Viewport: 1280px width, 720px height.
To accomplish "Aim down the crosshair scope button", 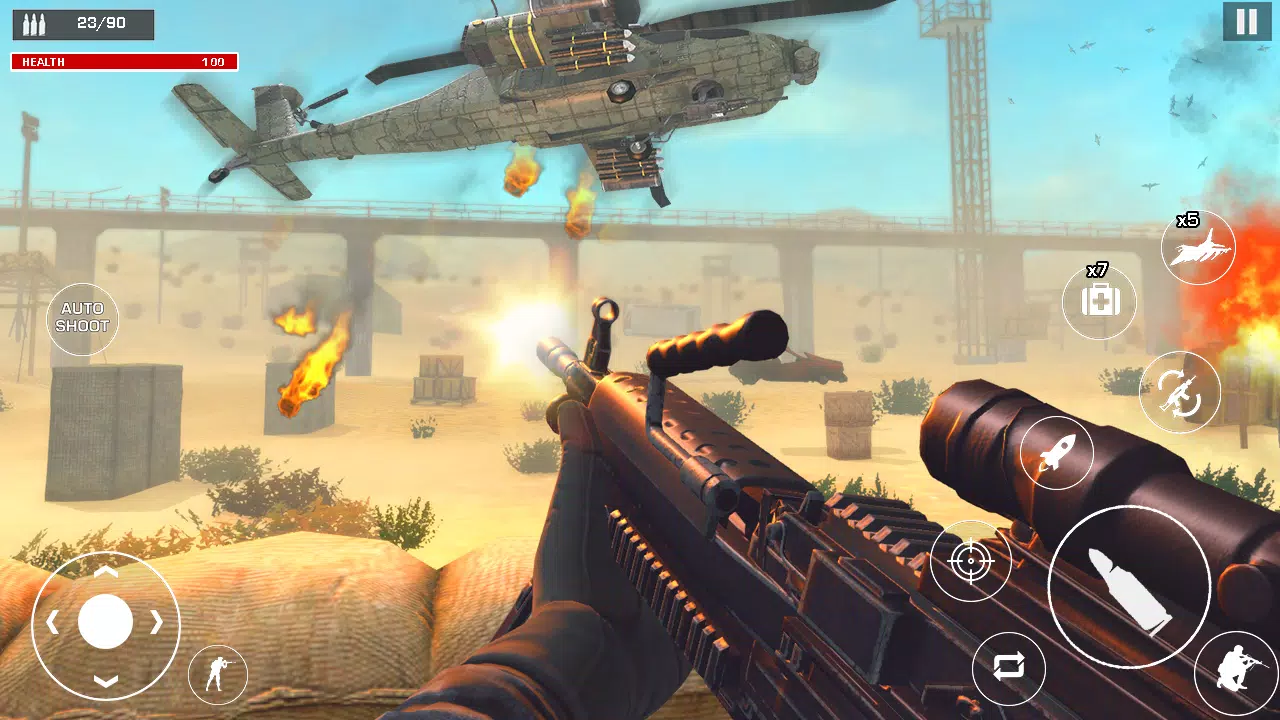I will click(x=970, y=561).
